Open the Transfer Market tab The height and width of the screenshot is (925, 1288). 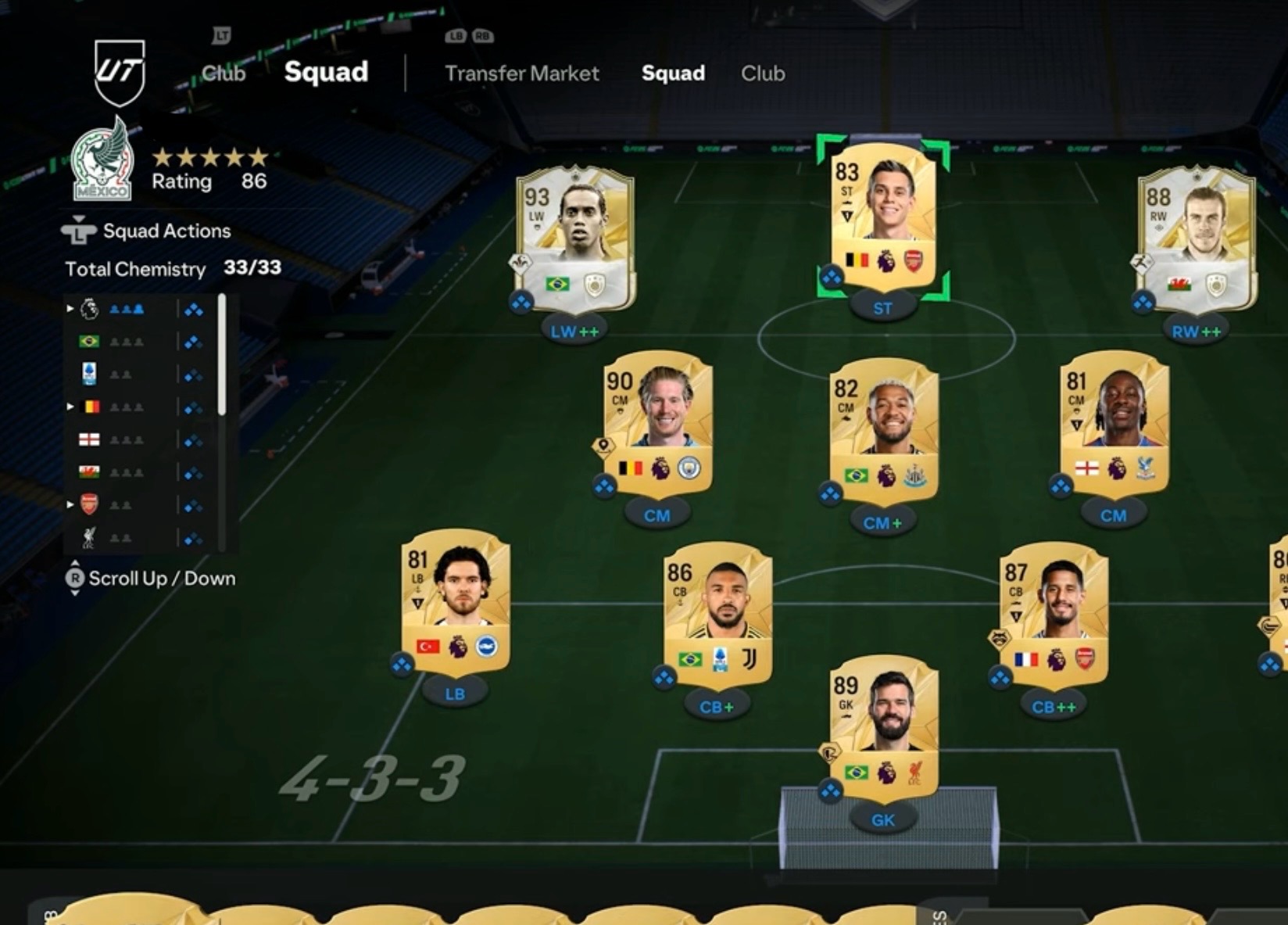521,73
